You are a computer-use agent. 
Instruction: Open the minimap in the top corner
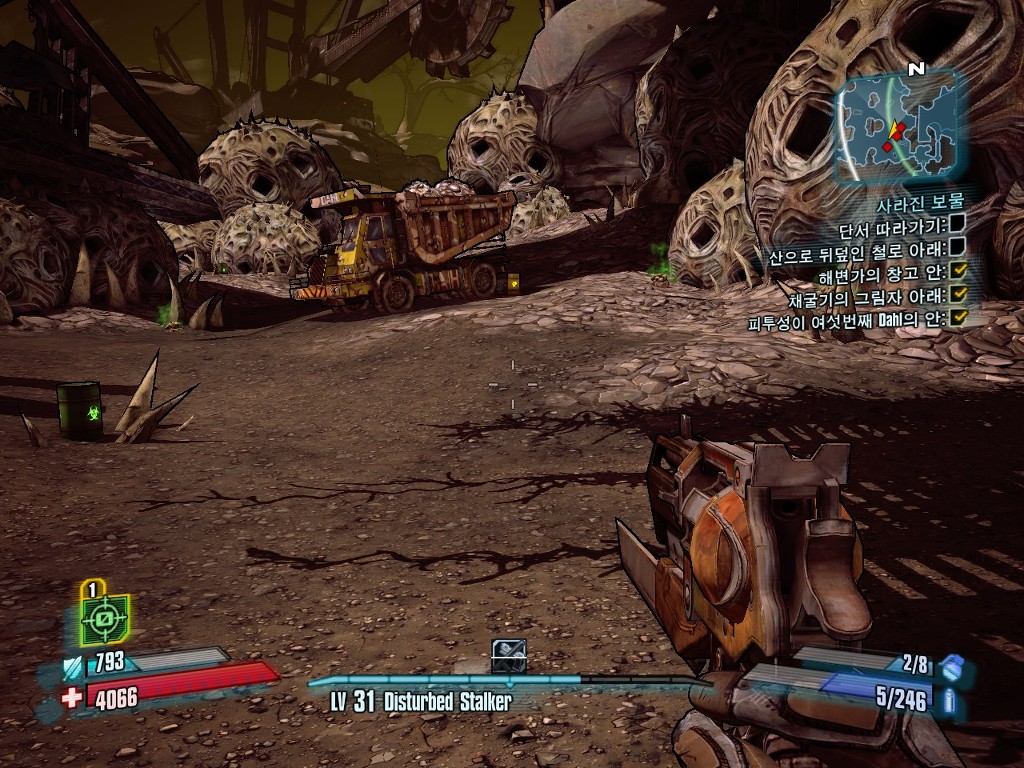point(896,125)
